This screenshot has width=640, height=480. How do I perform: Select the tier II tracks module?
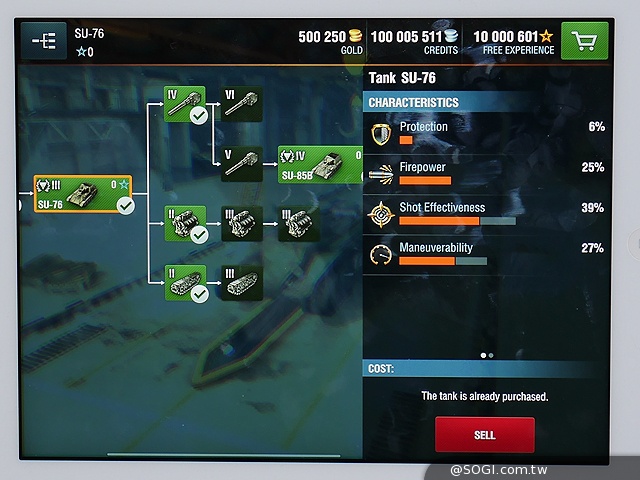[185, 281]
